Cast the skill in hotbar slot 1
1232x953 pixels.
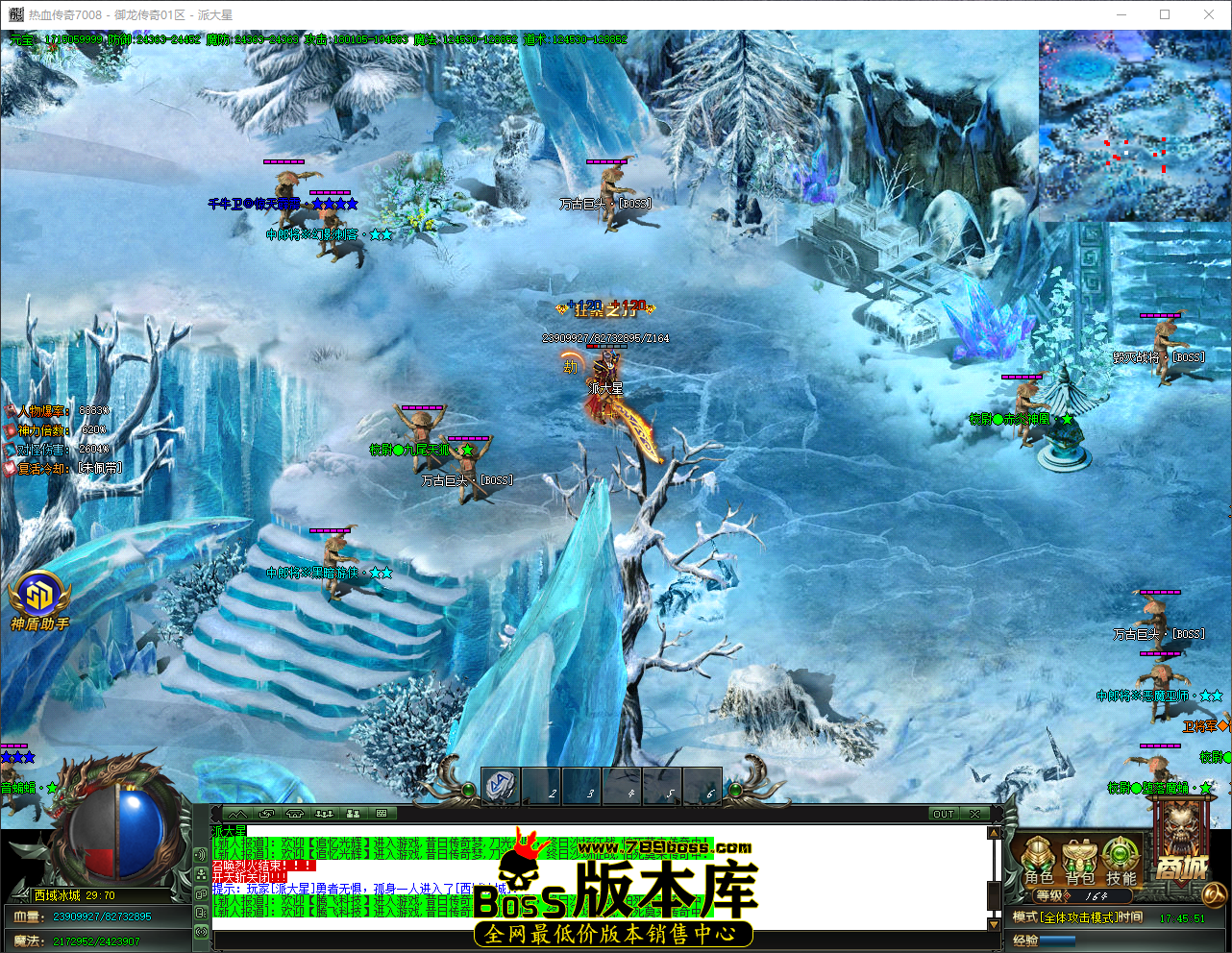tap(501, 787)
